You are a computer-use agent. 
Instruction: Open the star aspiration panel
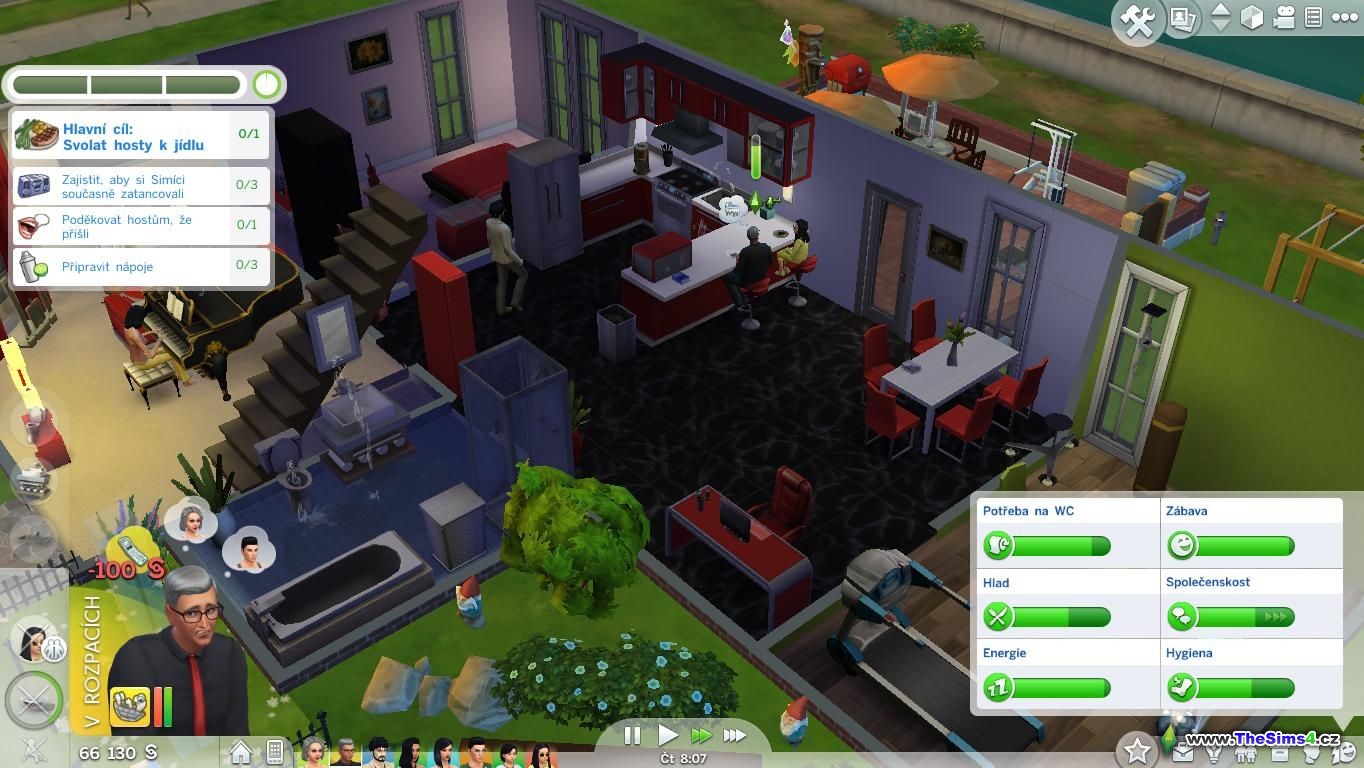[x=1137, y=749]
